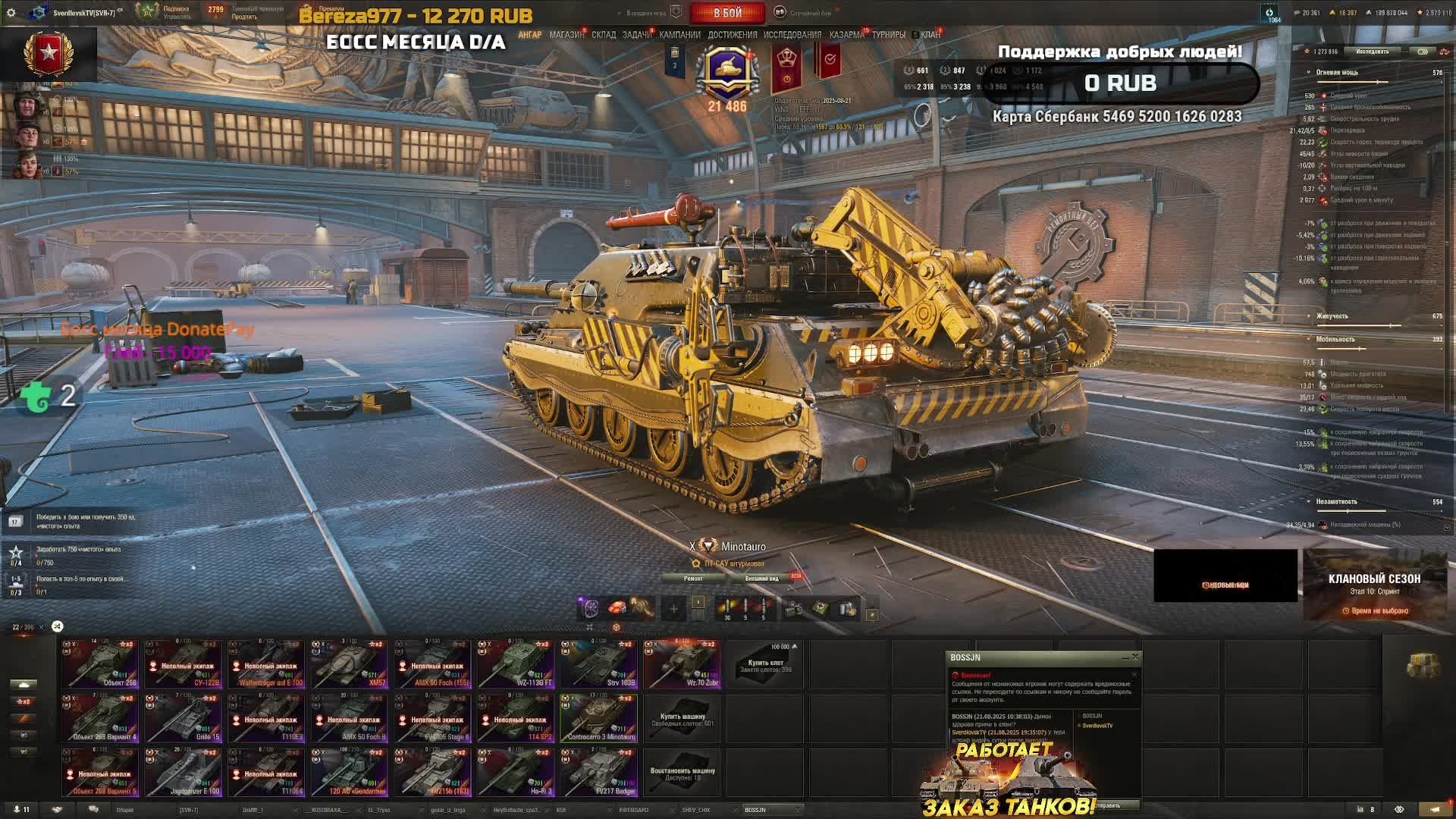Open the game settings gear icon

coord(11,13)
